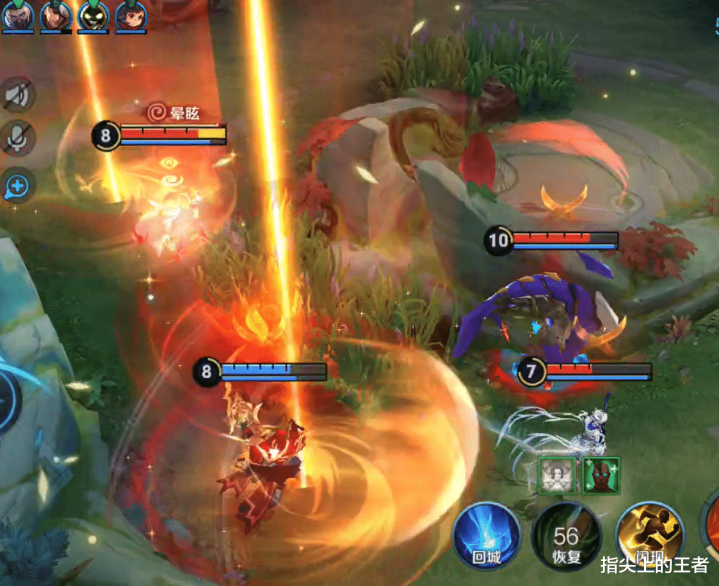Select the third teammate portrait with glowing eyes
Image resolution: width=719 pixels, height=586 pixels.
[x=93, y=15]
